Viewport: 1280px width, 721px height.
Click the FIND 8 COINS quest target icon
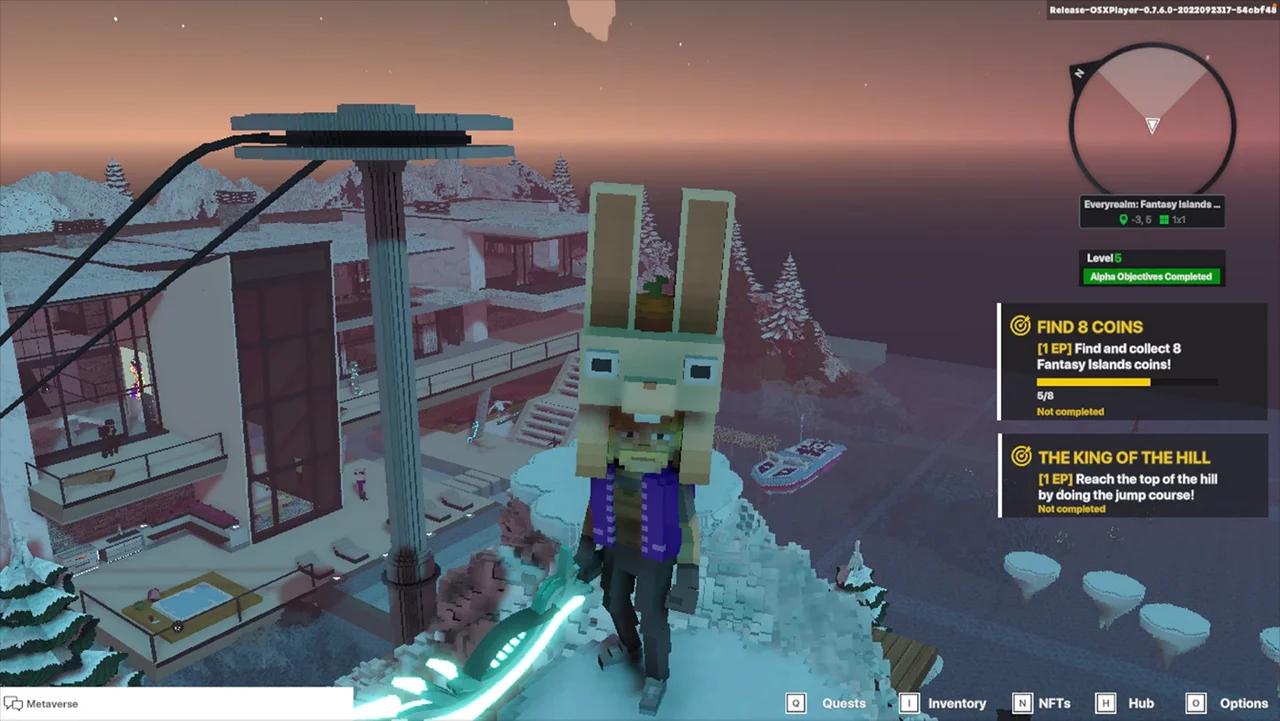(1020, 325)
